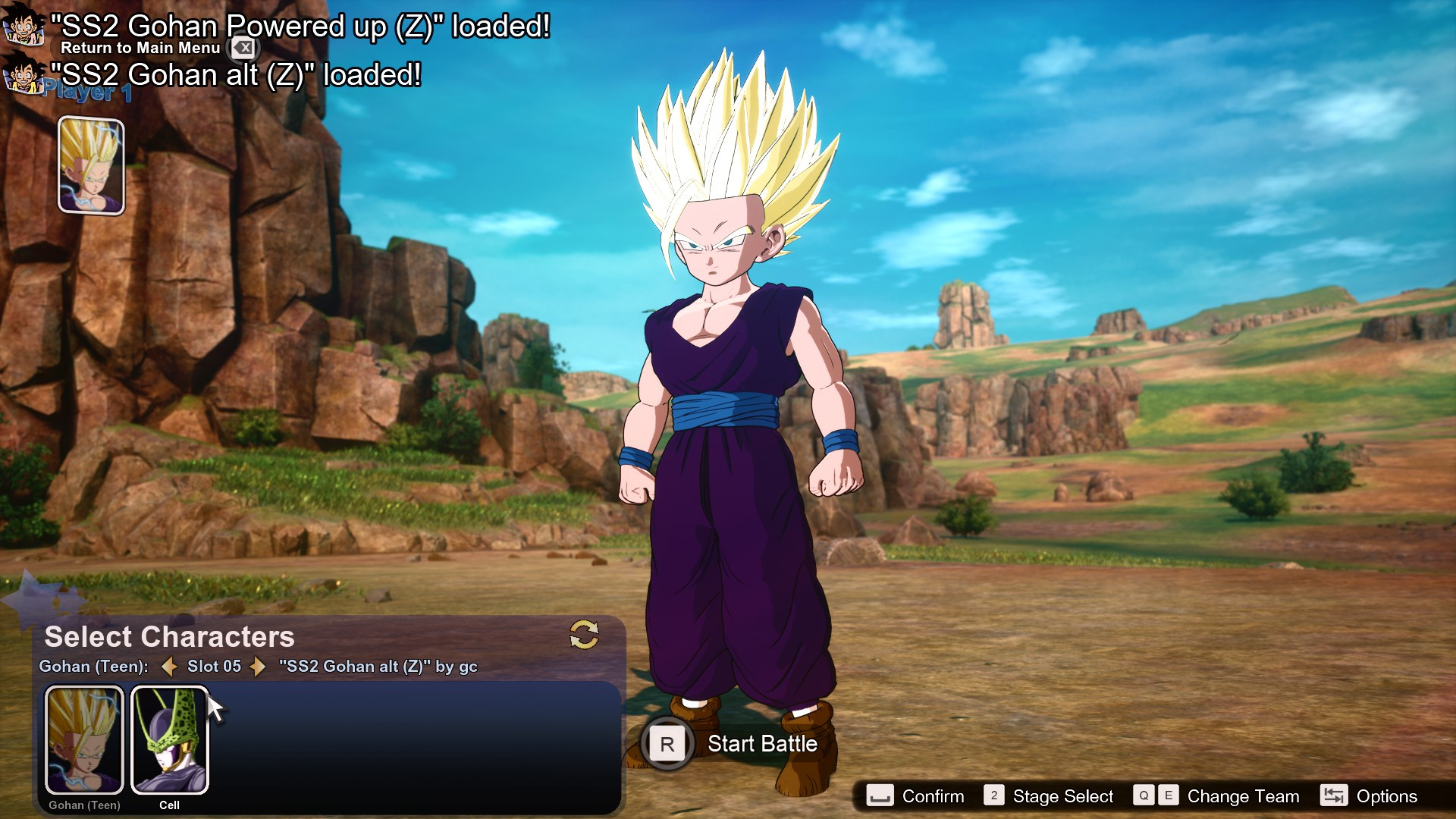Switch to the previous costume slot
Image resolution: width=1456 pixels, height=819 pixels.
pos(170,667)
